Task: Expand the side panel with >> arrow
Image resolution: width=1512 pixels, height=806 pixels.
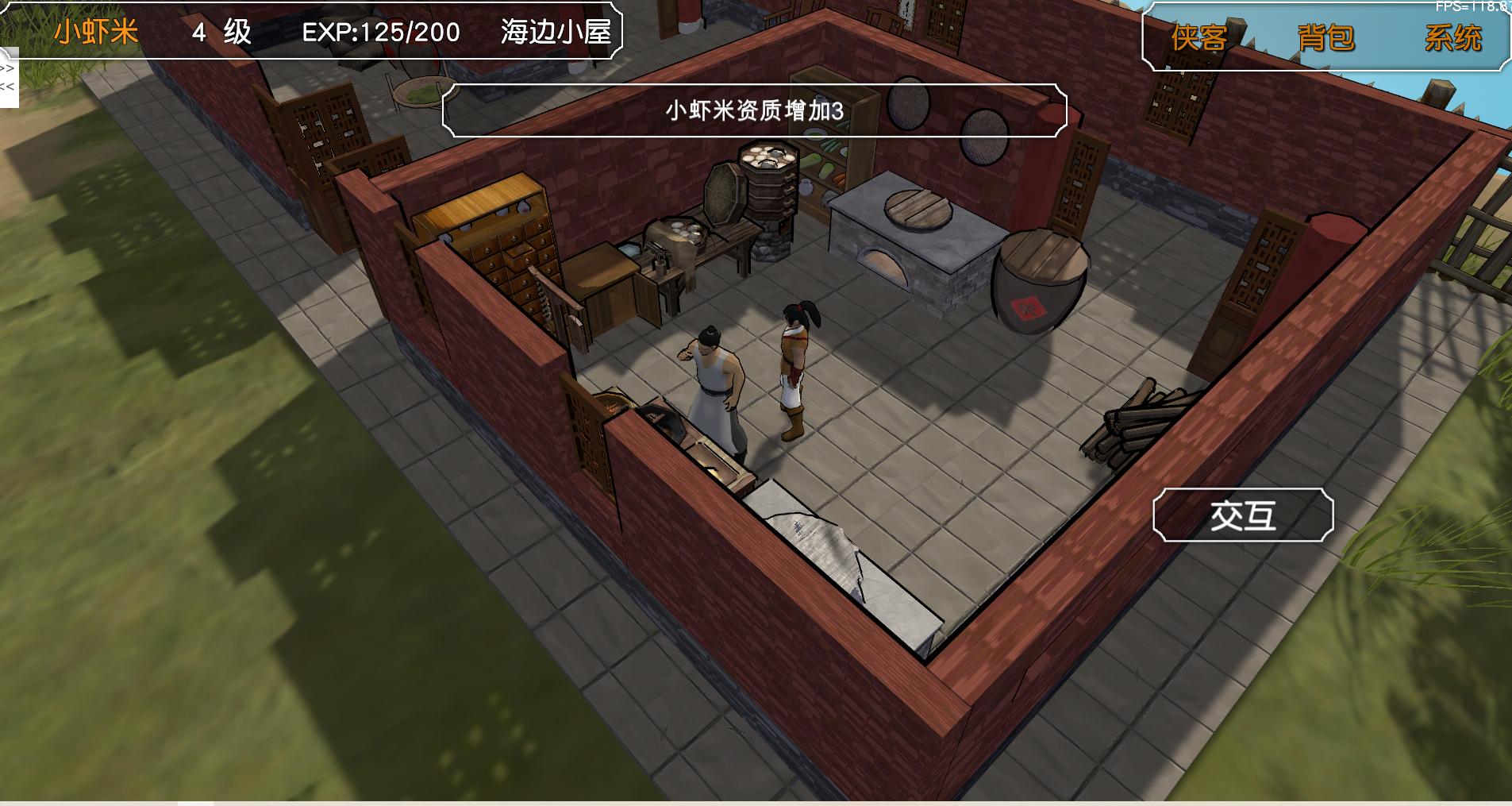Action: point(8,70)
